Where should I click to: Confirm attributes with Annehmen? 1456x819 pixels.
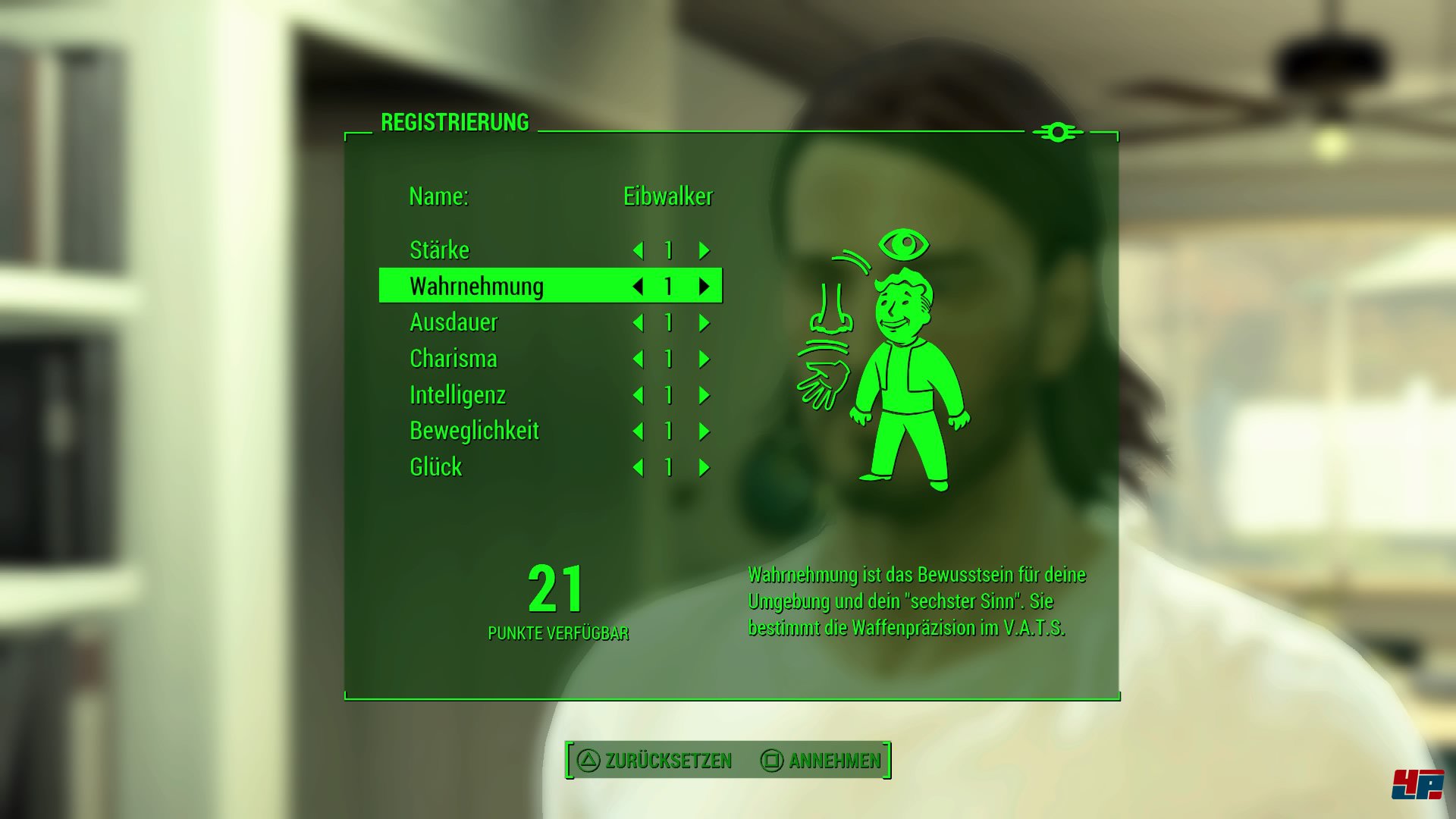pos(821,761)
